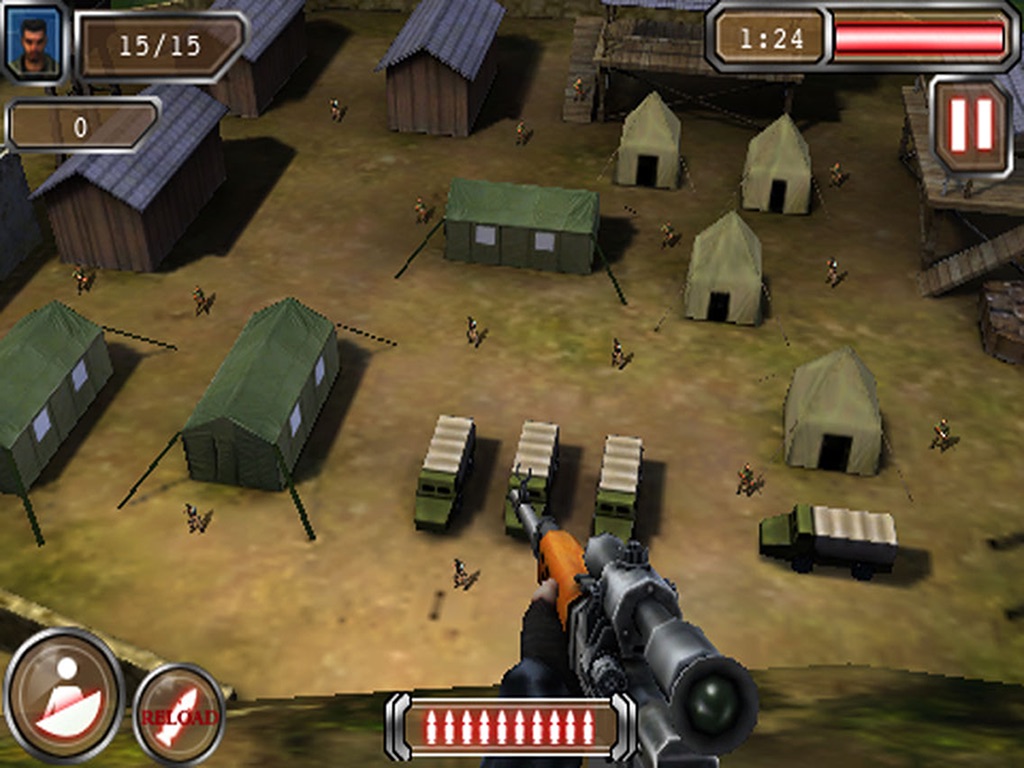Image resolution: width=1024 pixels, height=768 pixels.
Task: Pause the game with the pause button
Action: [x=971, y=125]
